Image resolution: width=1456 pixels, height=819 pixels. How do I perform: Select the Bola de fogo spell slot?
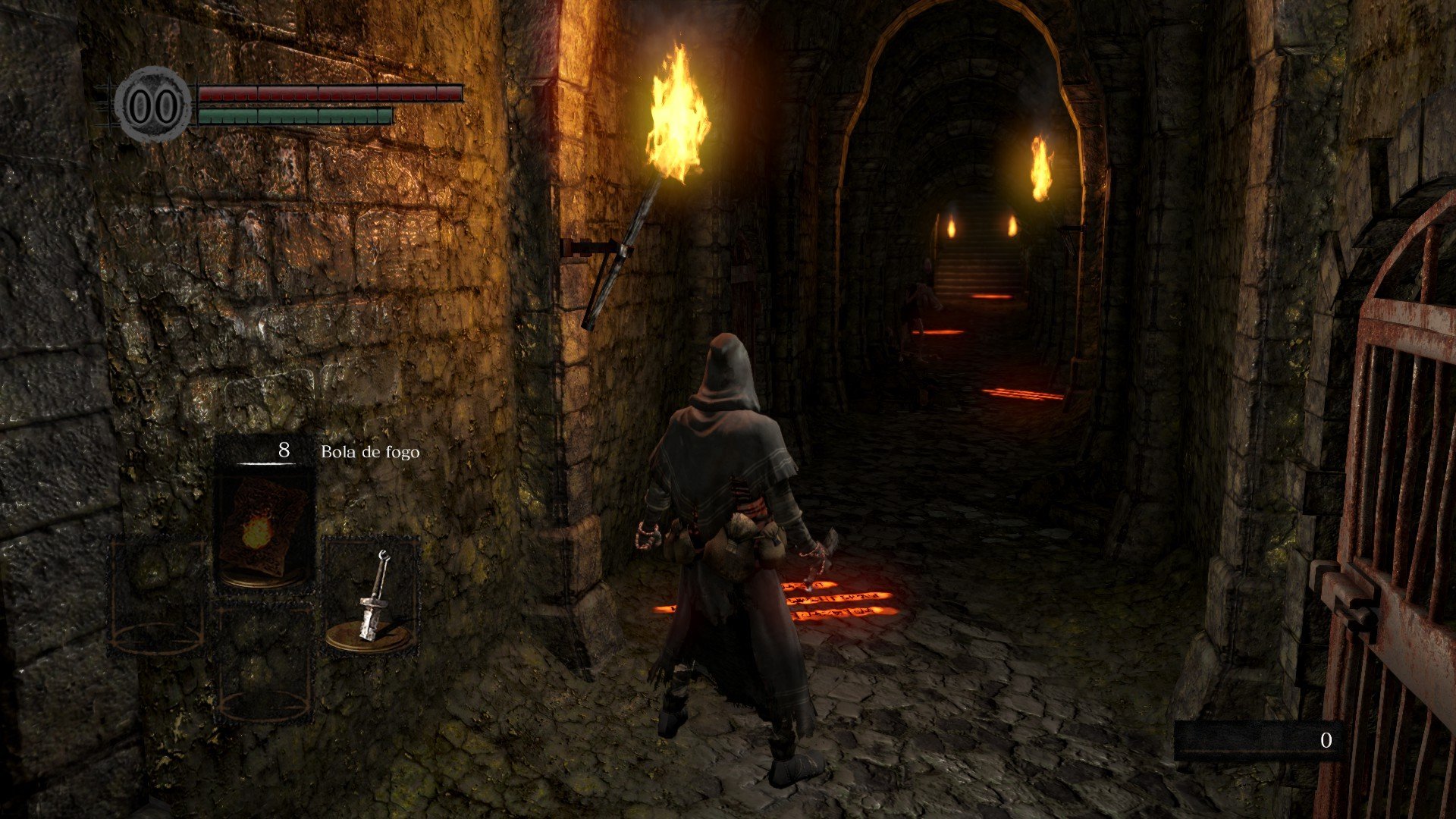(264, 523)
